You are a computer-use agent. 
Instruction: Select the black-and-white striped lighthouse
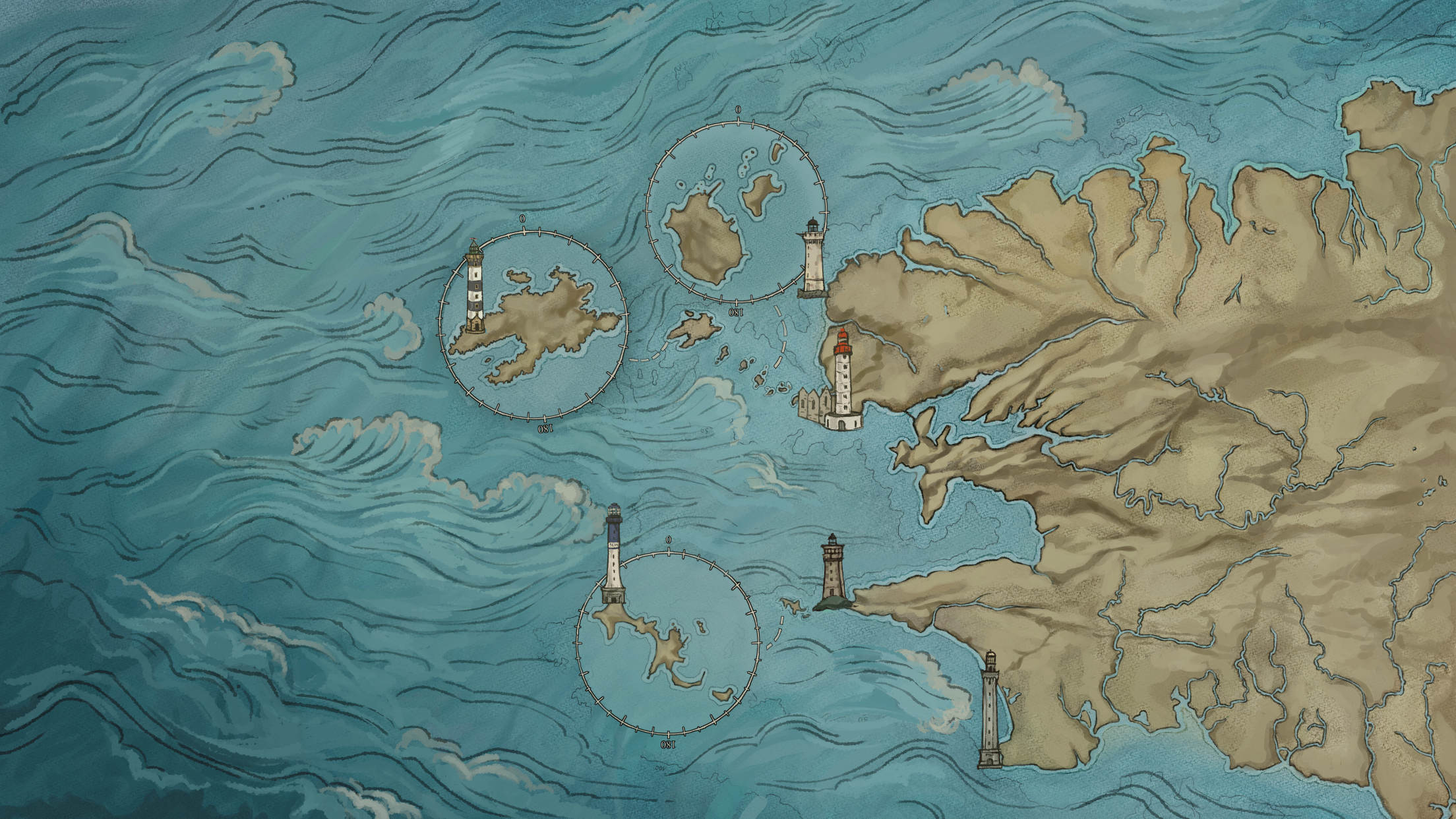pyautogui.click(x=475, y=288)
